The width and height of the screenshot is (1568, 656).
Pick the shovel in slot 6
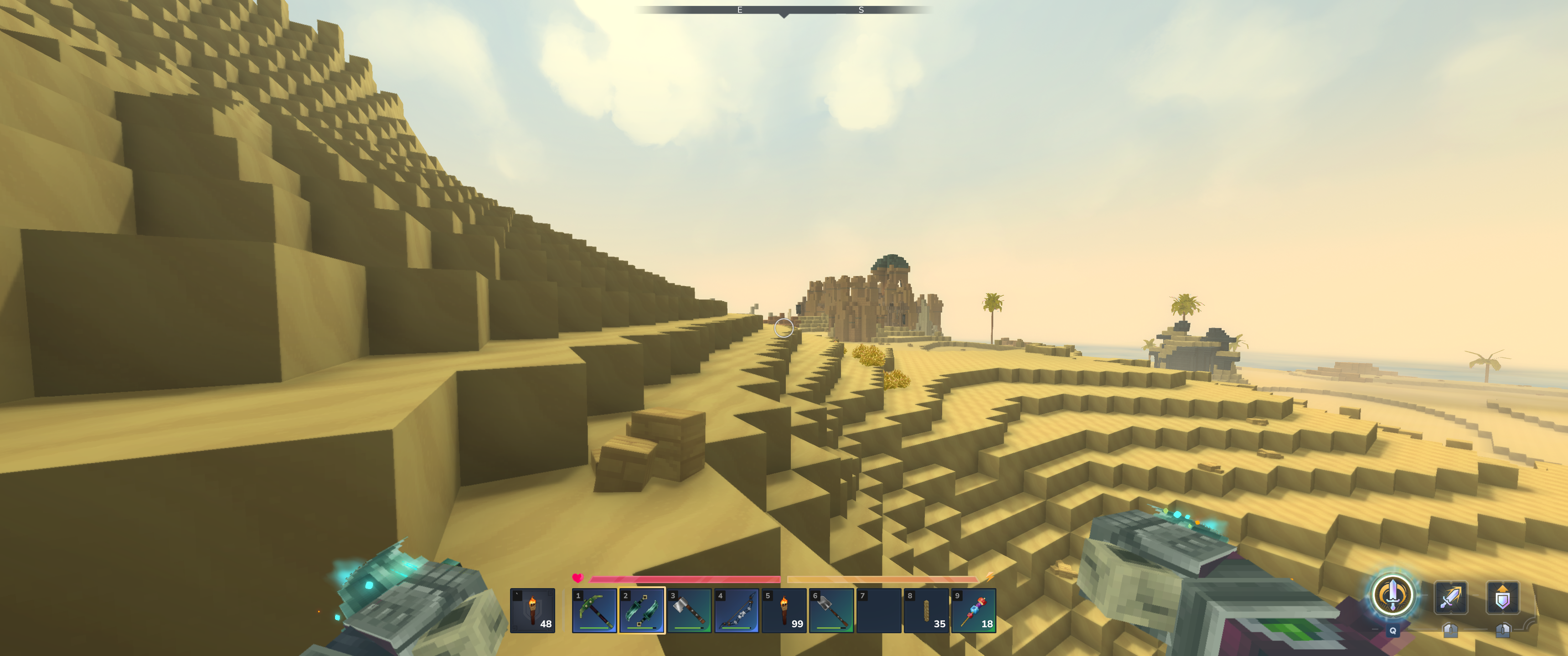(831, 610)
